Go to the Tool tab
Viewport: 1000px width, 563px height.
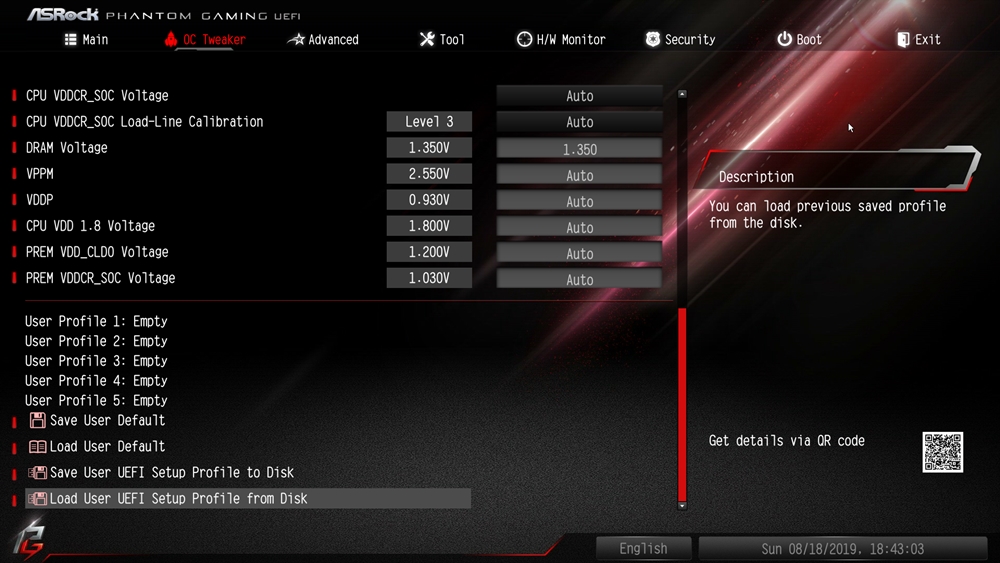pyautogui.click(x=441, y=40)
